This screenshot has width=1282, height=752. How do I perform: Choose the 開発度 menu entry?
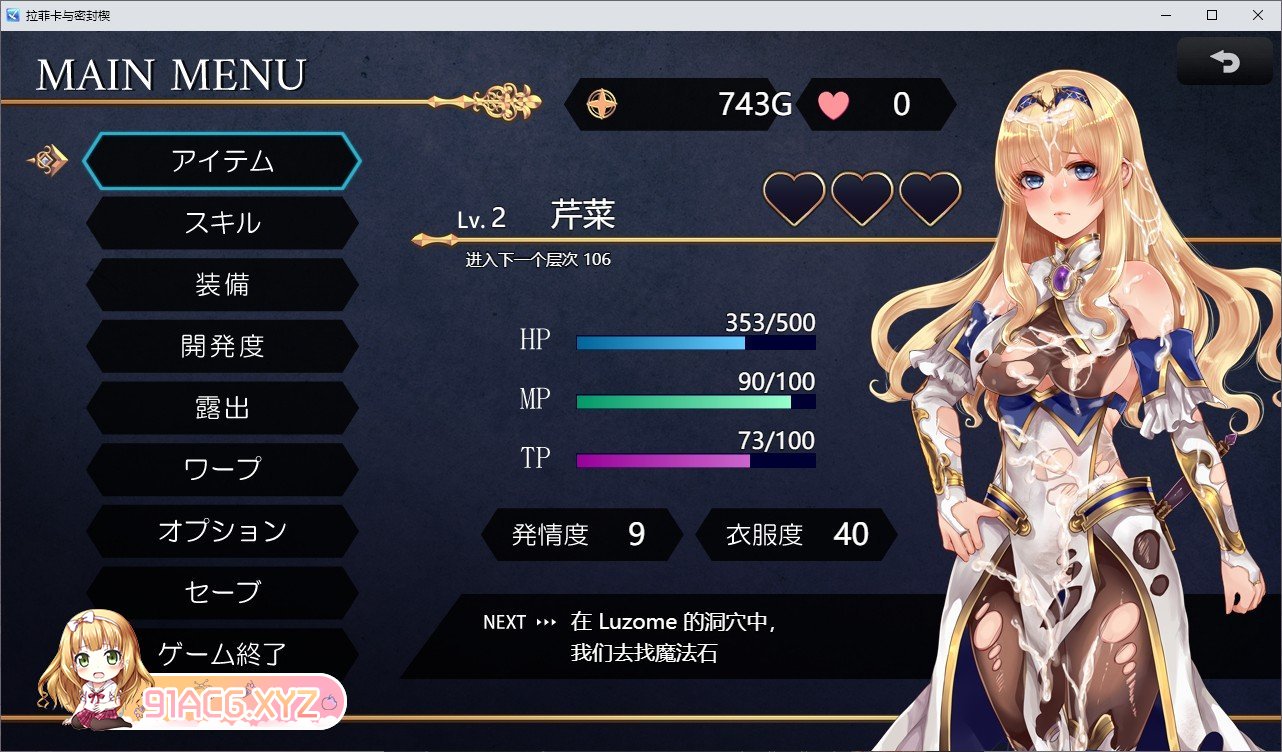click(x=222, y=346)
